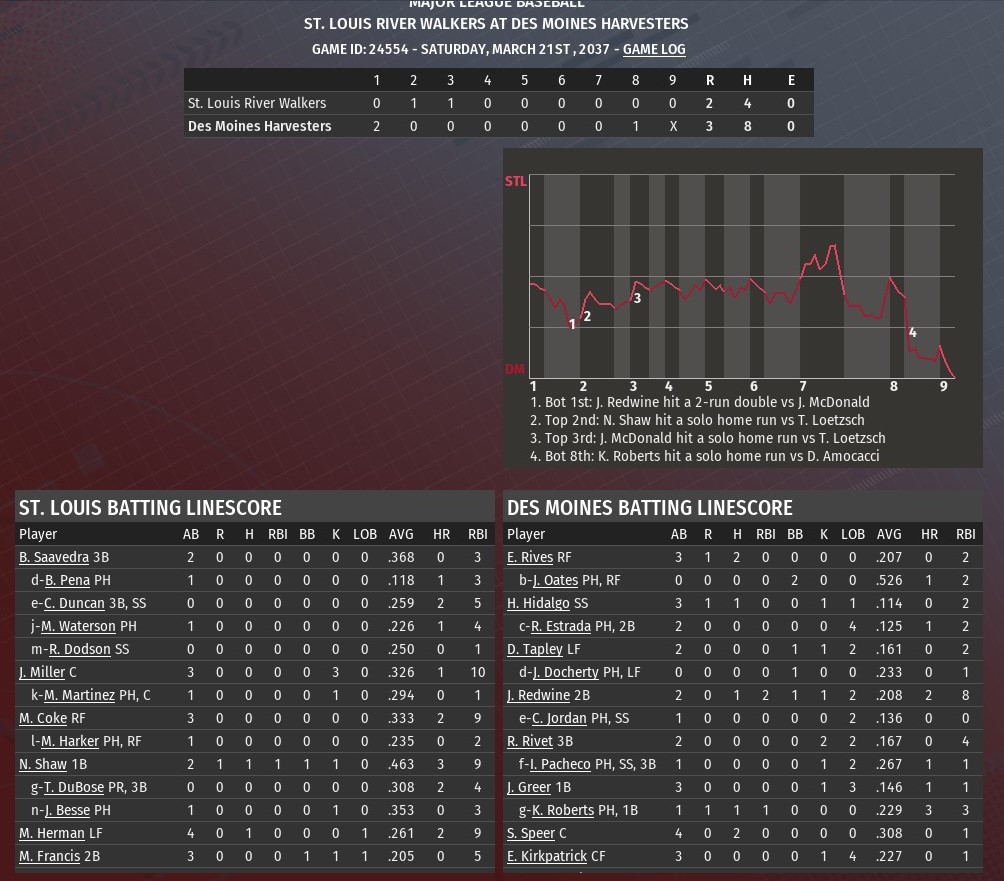Open T. DuBose's player page

[74, 787]
